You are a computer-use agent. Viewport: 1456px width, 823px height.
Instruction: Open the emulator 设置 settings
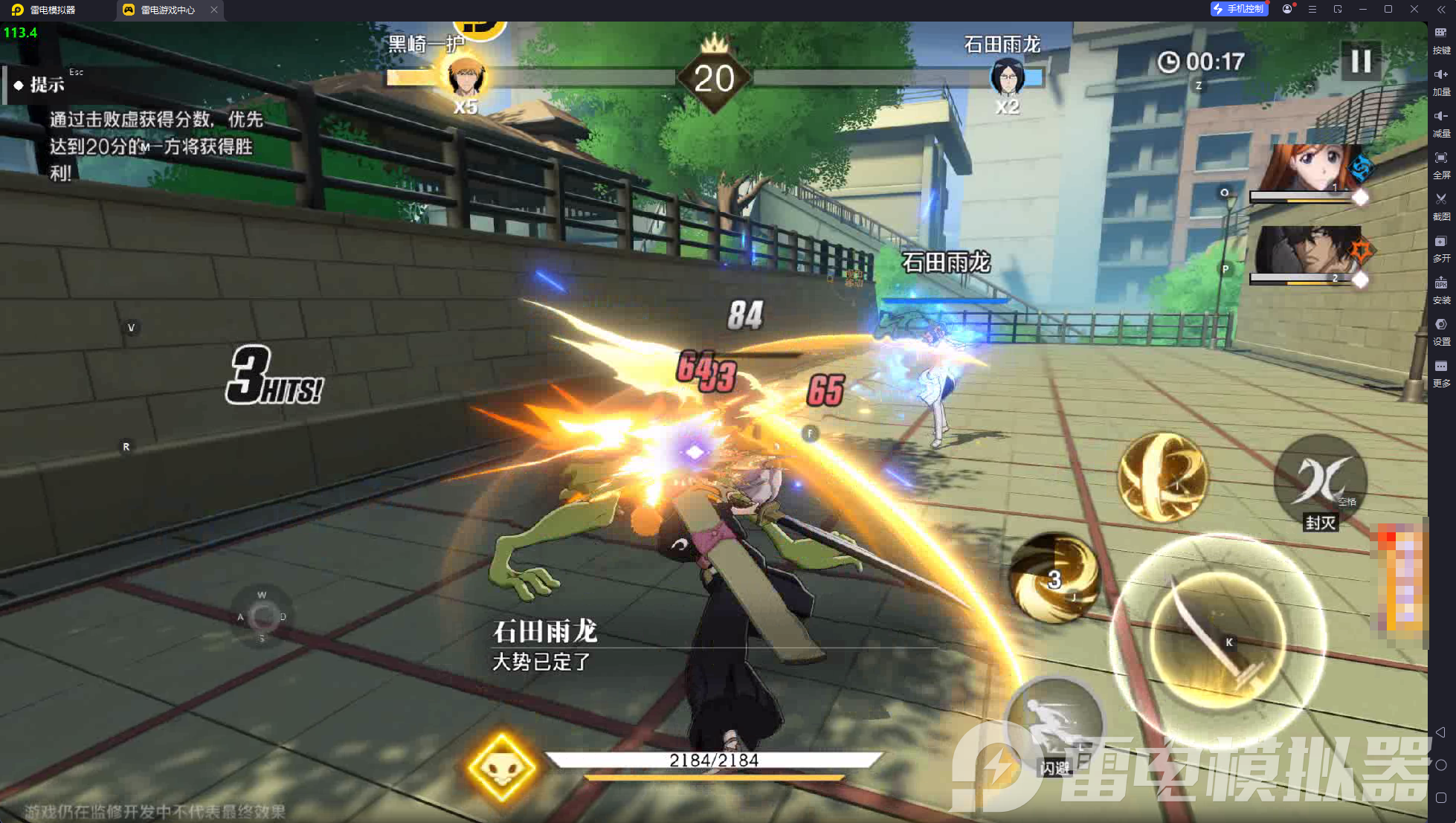[x=1441, y=331]
